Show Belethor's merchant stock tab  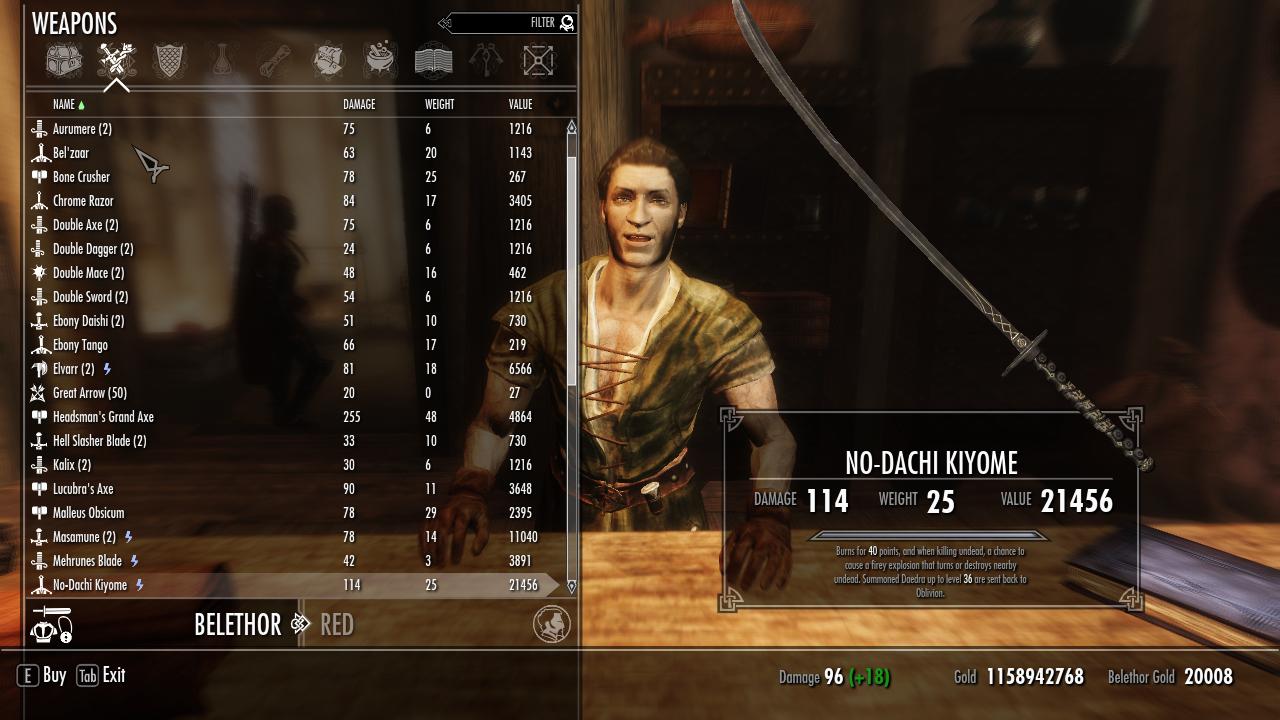(238, 625)
